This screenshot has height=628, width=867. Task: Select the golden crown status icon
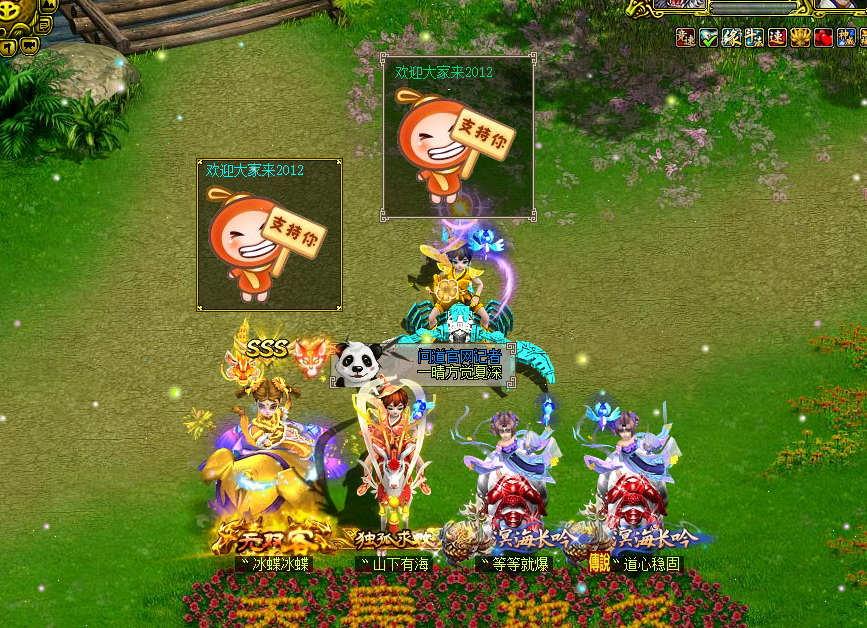pyautogui.click(x=800, y=38)
